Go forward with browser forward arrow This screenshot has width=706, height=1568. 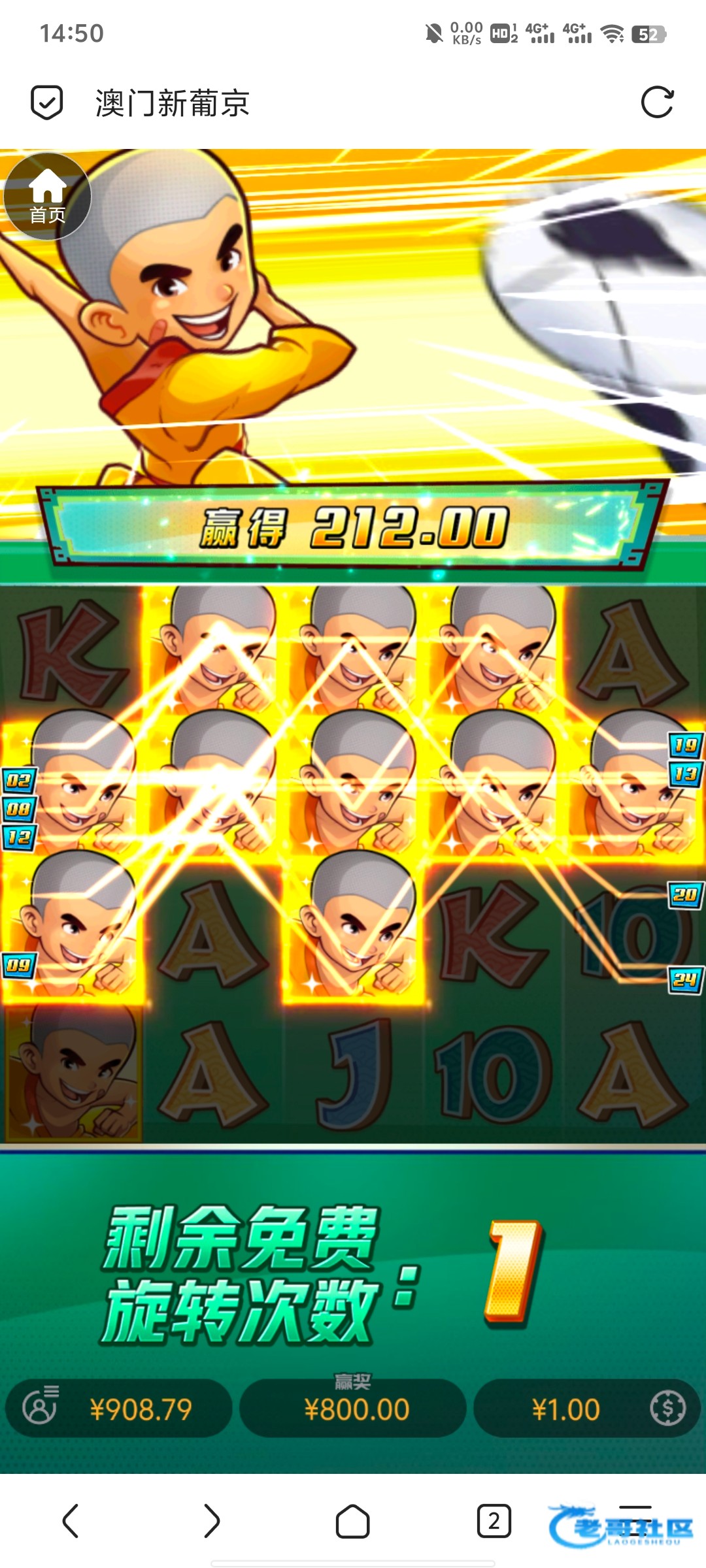(211, 1521)
